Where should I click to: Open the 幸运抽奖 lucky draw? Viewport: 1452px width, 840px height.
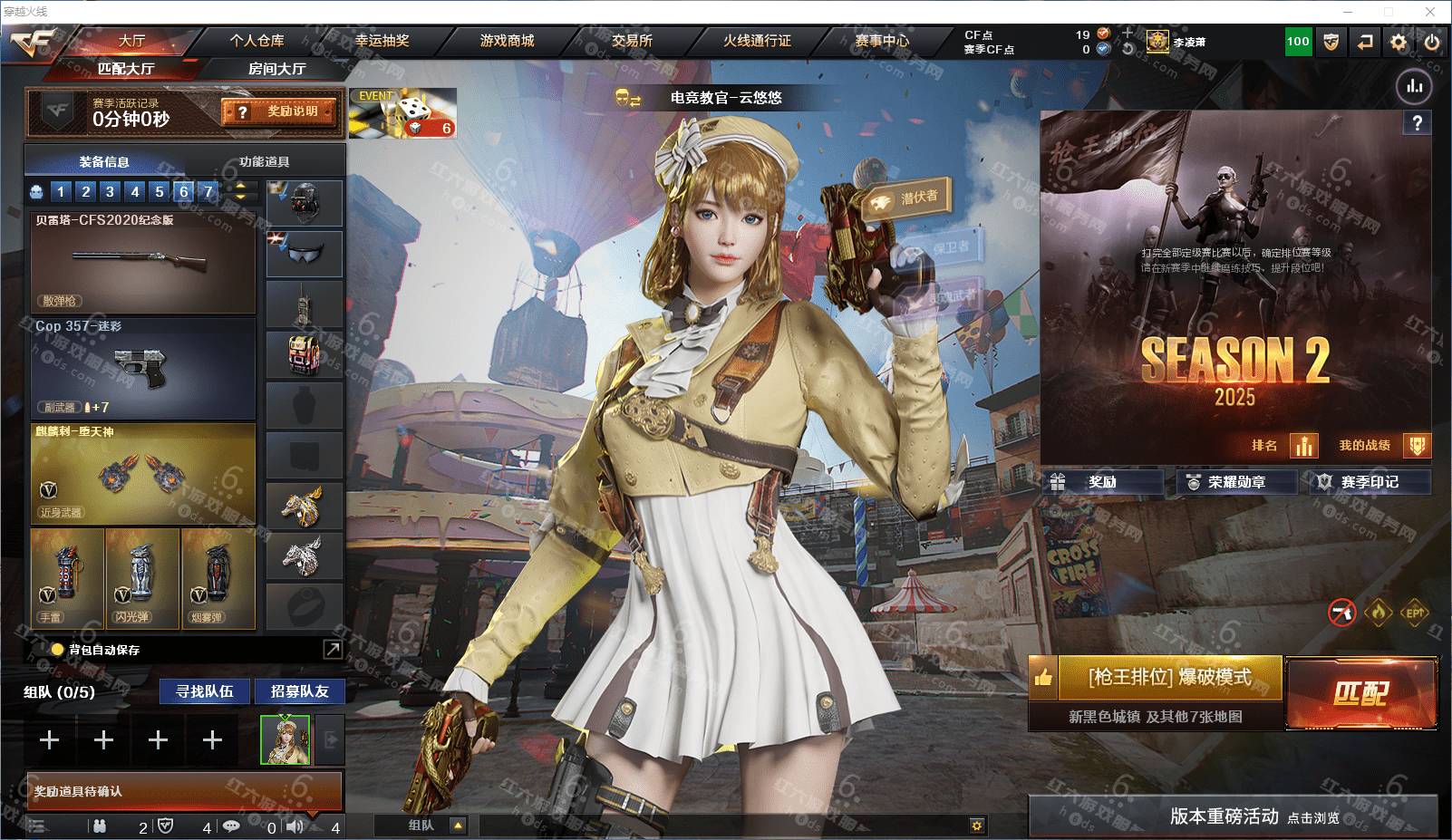[x=382, y=41]
